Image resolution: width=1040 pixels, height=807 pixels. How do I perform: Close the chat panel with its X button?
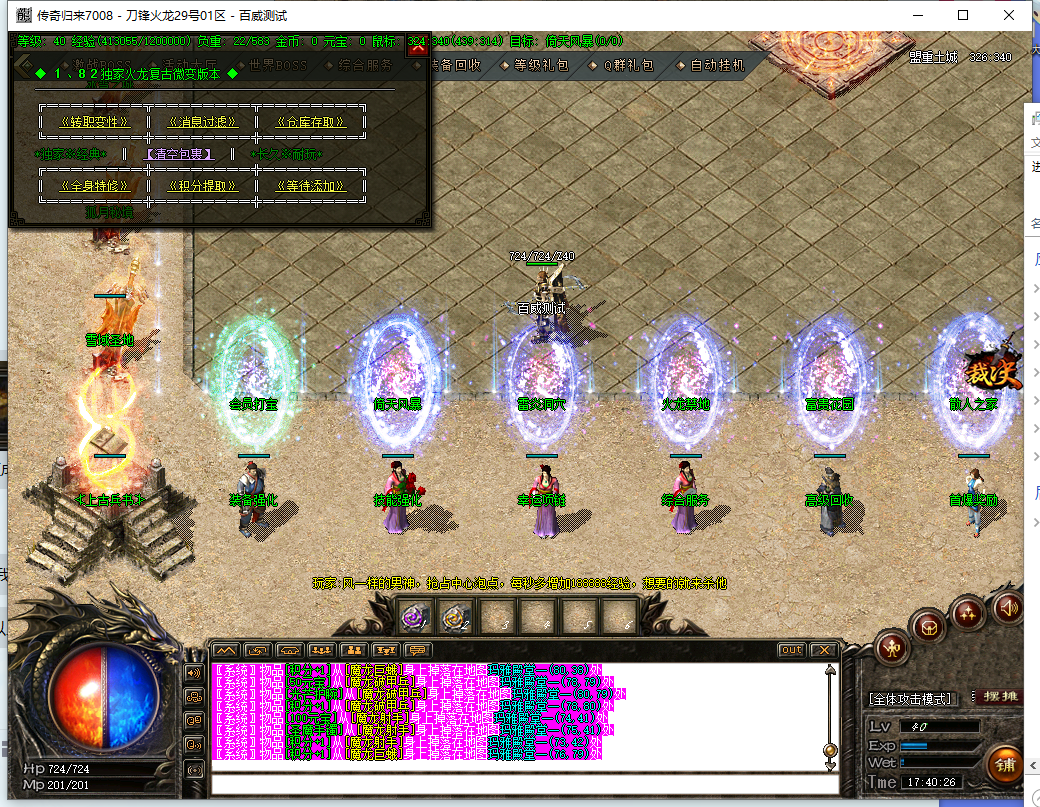(x=822, y=650)
